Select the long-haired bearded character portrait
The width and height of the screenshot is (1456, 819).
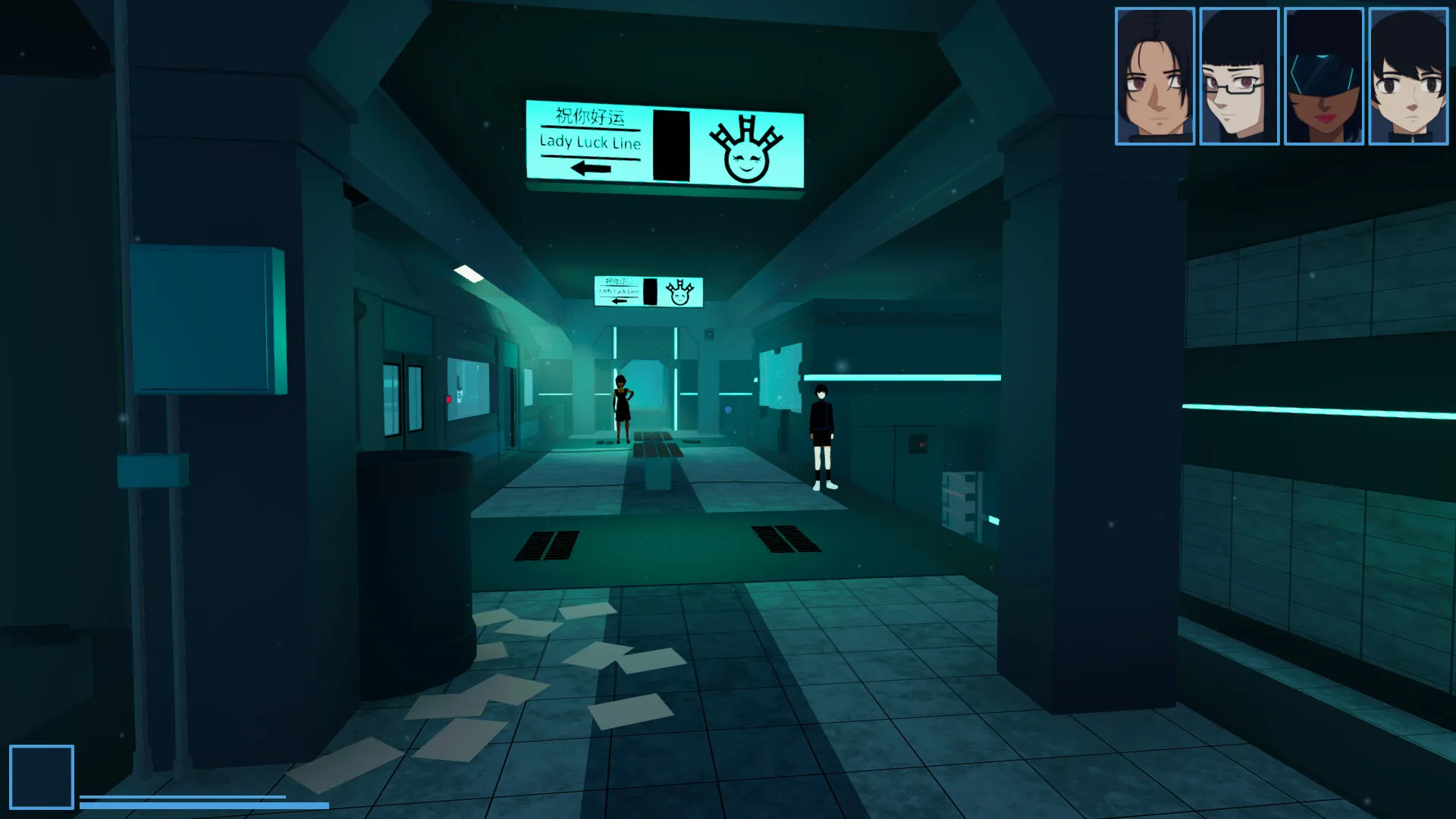(x=1156, y=74)
